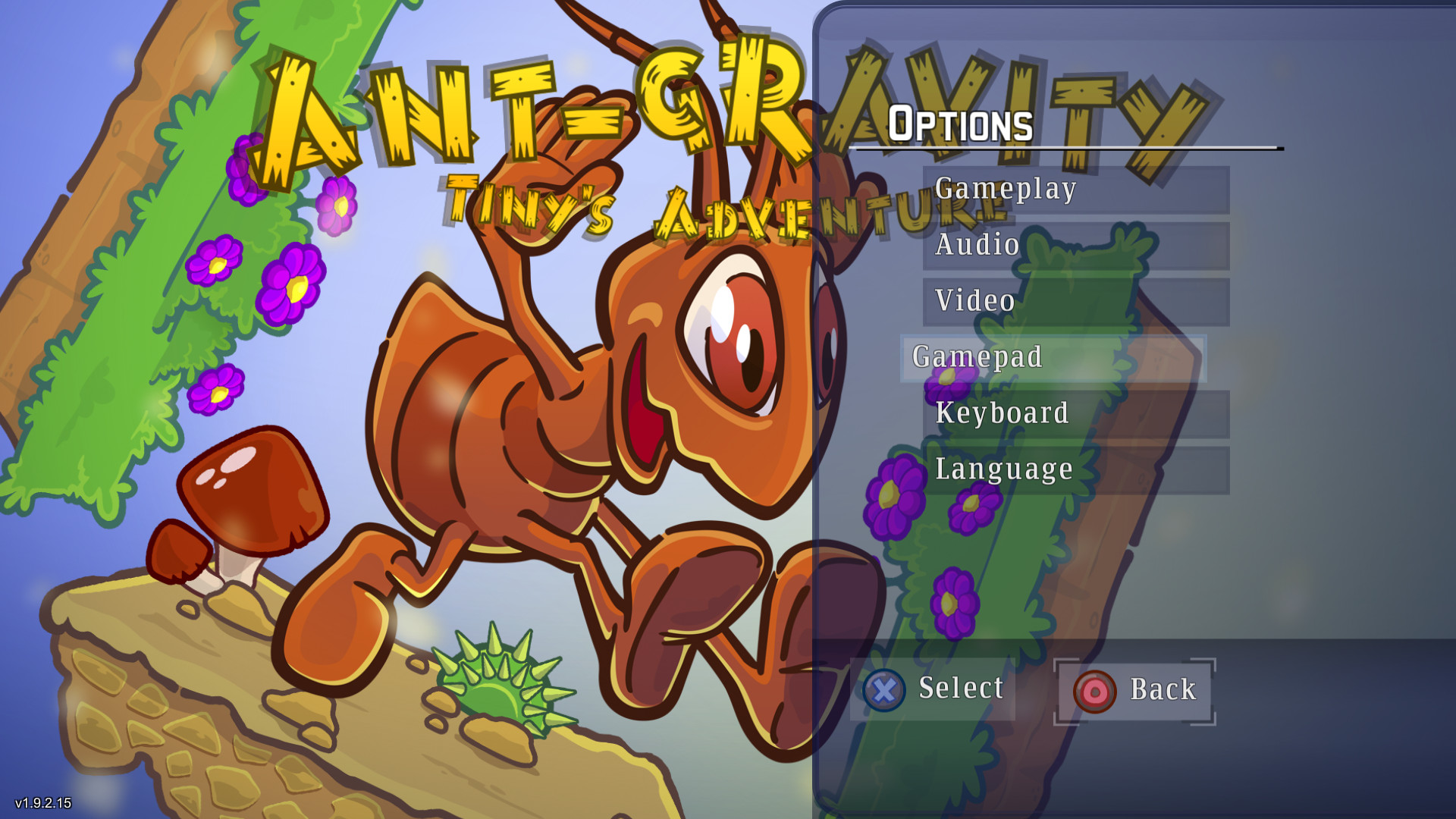Screen dimensions: 1456x819
Task: Open the Language settings entry
Action: [1003, 469]
